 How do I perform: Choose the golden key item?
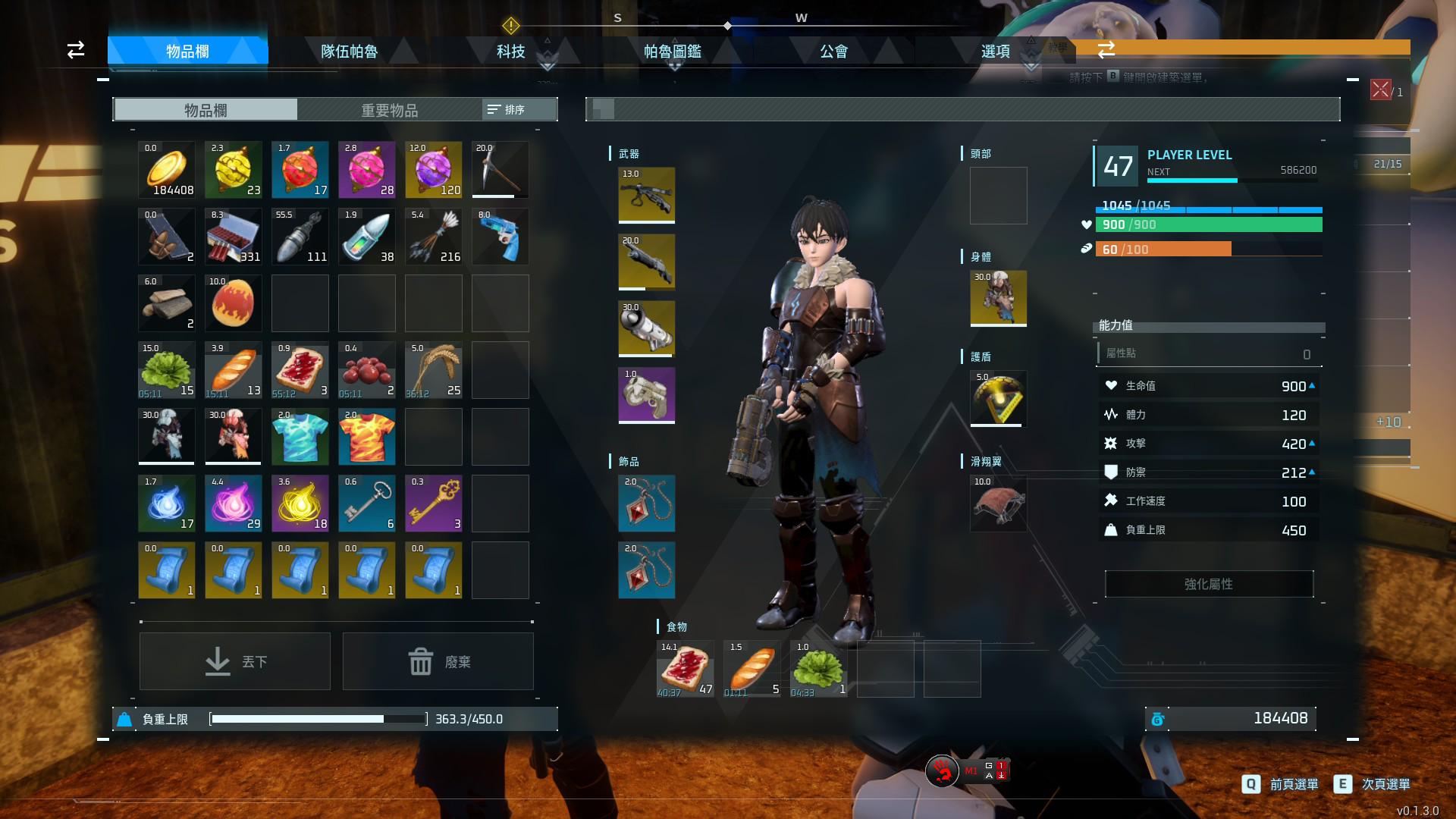click(434, 504)
